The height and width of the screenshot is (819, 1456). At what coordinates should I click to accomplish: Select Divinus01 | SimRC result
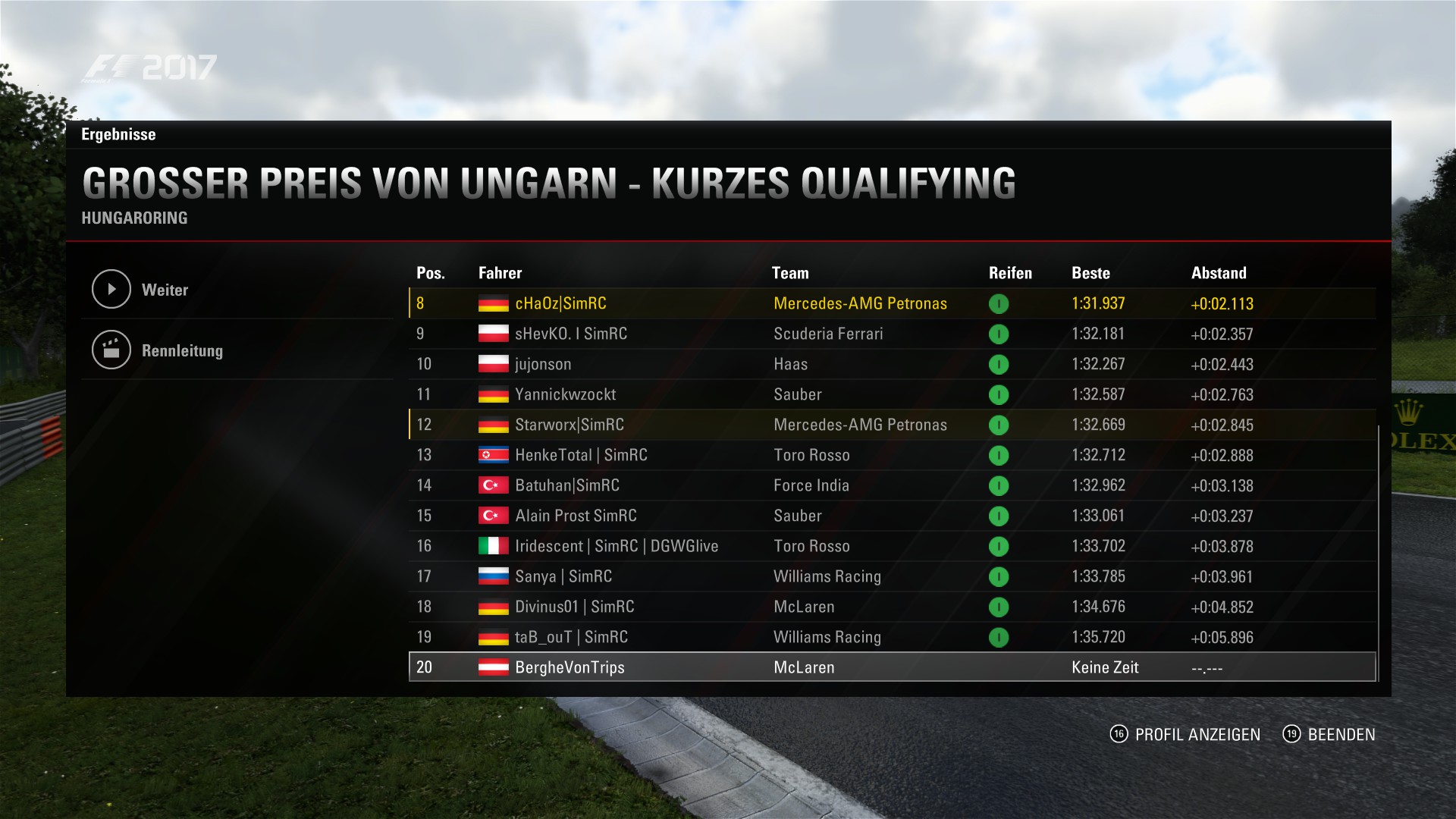pos(574,607)
